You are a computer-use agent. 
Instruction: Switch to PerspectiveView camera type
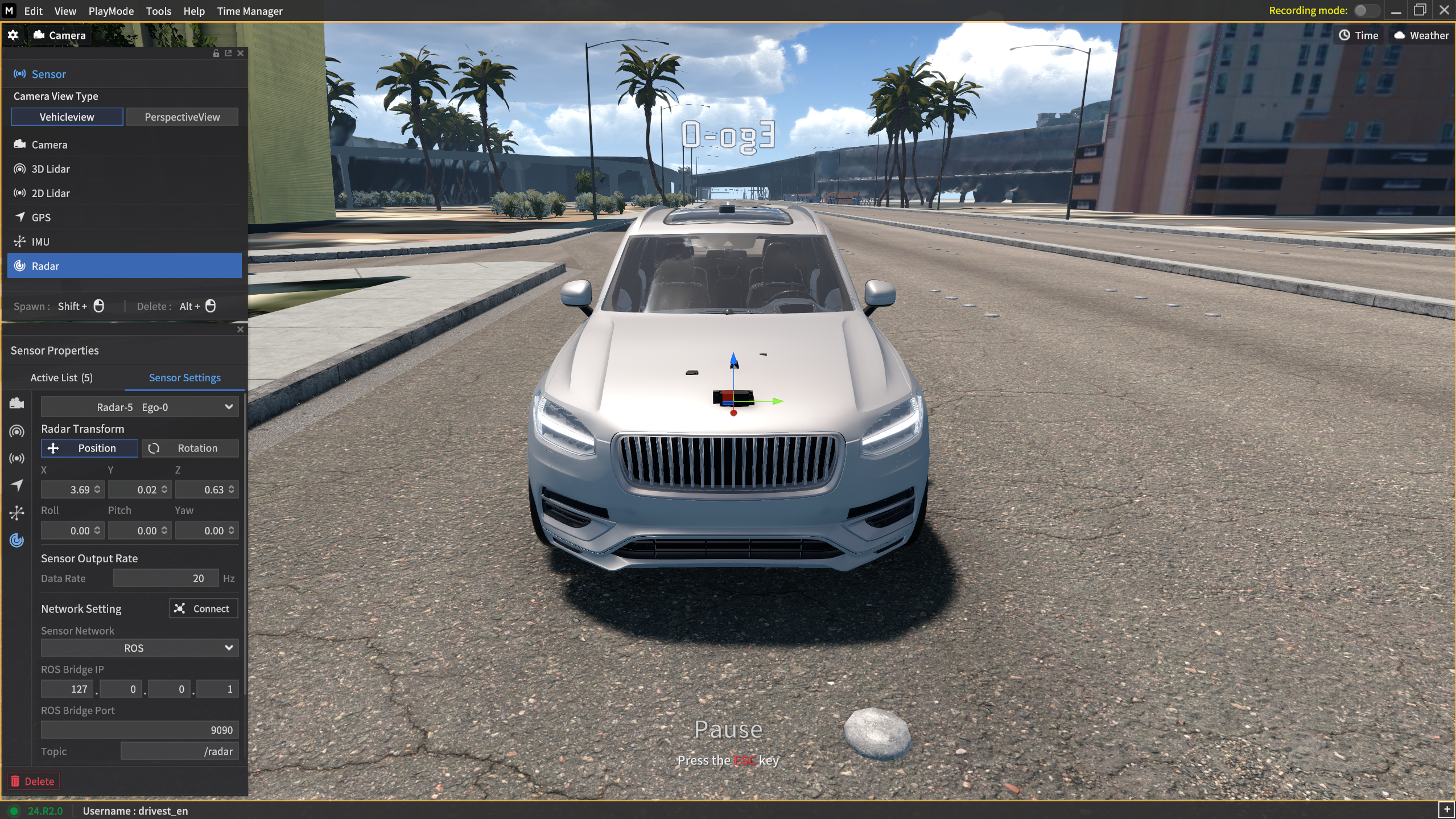tap(182, 117)
